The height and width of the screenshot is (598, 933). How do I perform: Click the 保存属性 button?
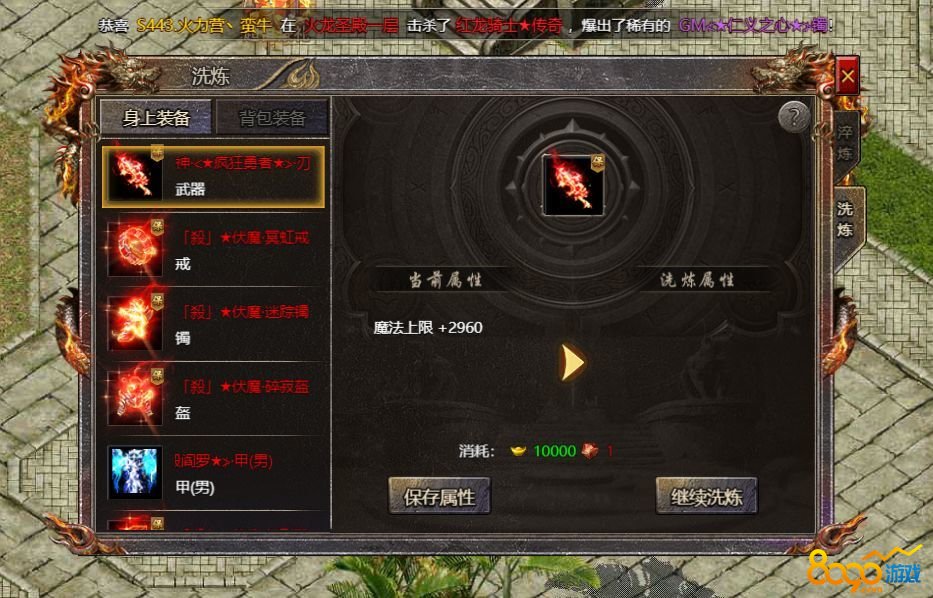pos(439,496)
